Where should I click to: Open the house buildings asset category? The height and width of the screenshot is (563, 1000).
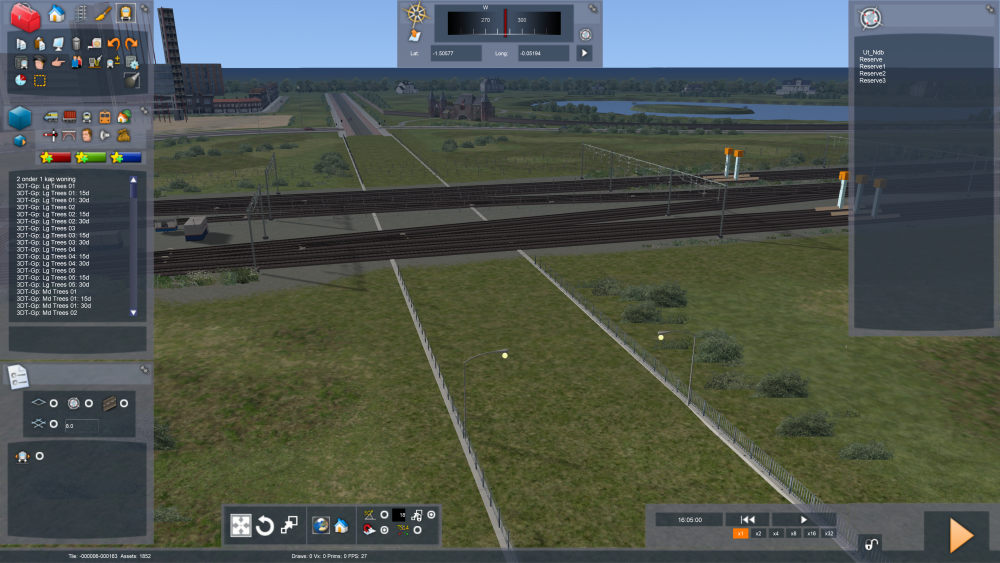pyautogui.click(x=124, y=117)
